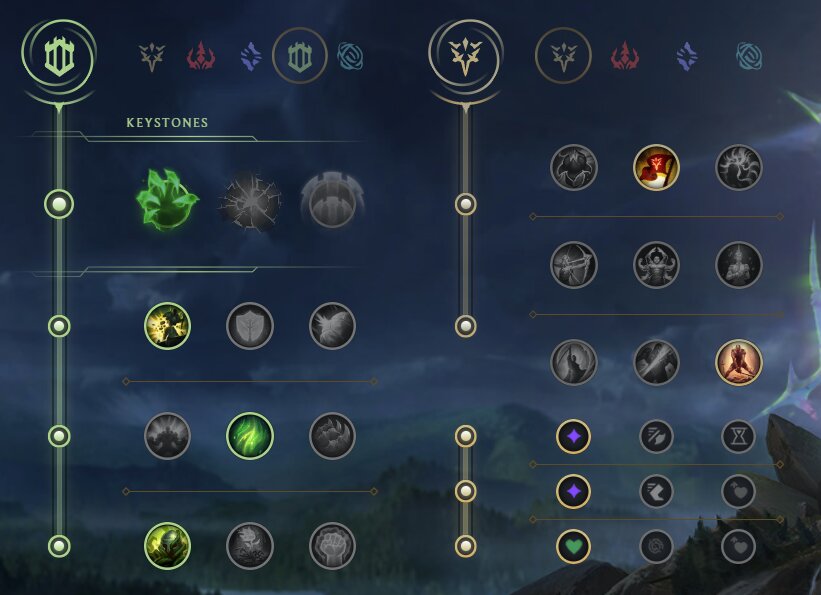Image resolution: width=821 pixels, height=595 pixels.
Task: Select the Overgrowth rune
Action: coord(167,546)
